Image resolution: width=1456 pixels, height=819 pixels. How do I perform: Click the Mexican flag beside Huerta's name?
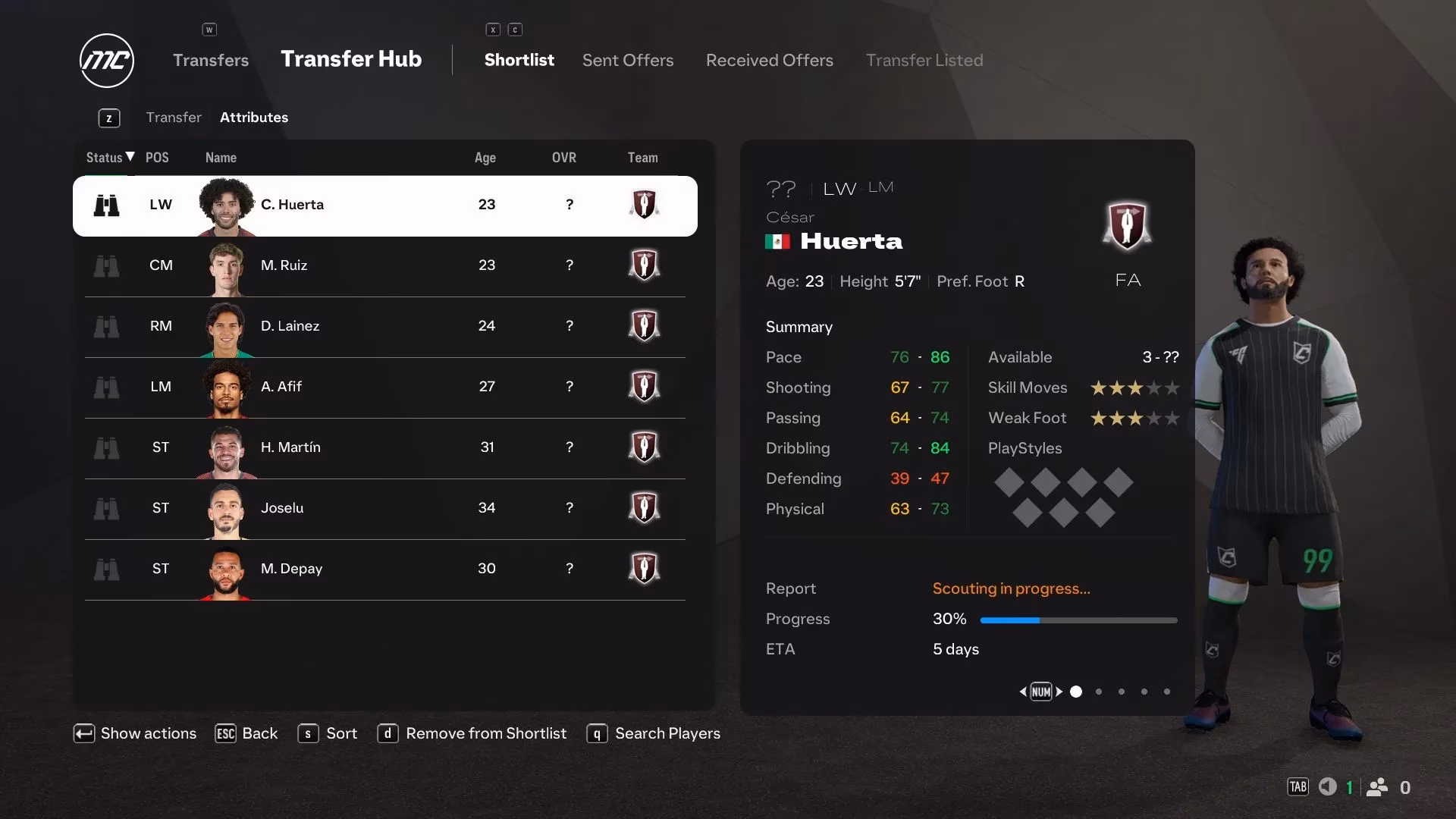779,241
